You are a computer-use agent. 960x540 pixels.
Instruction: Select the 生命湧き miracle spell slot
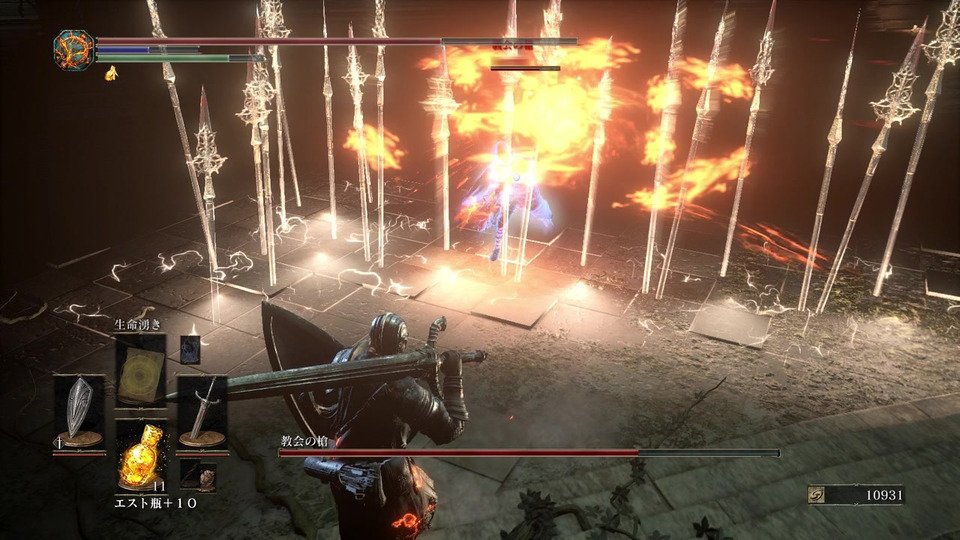click(139, 370)
